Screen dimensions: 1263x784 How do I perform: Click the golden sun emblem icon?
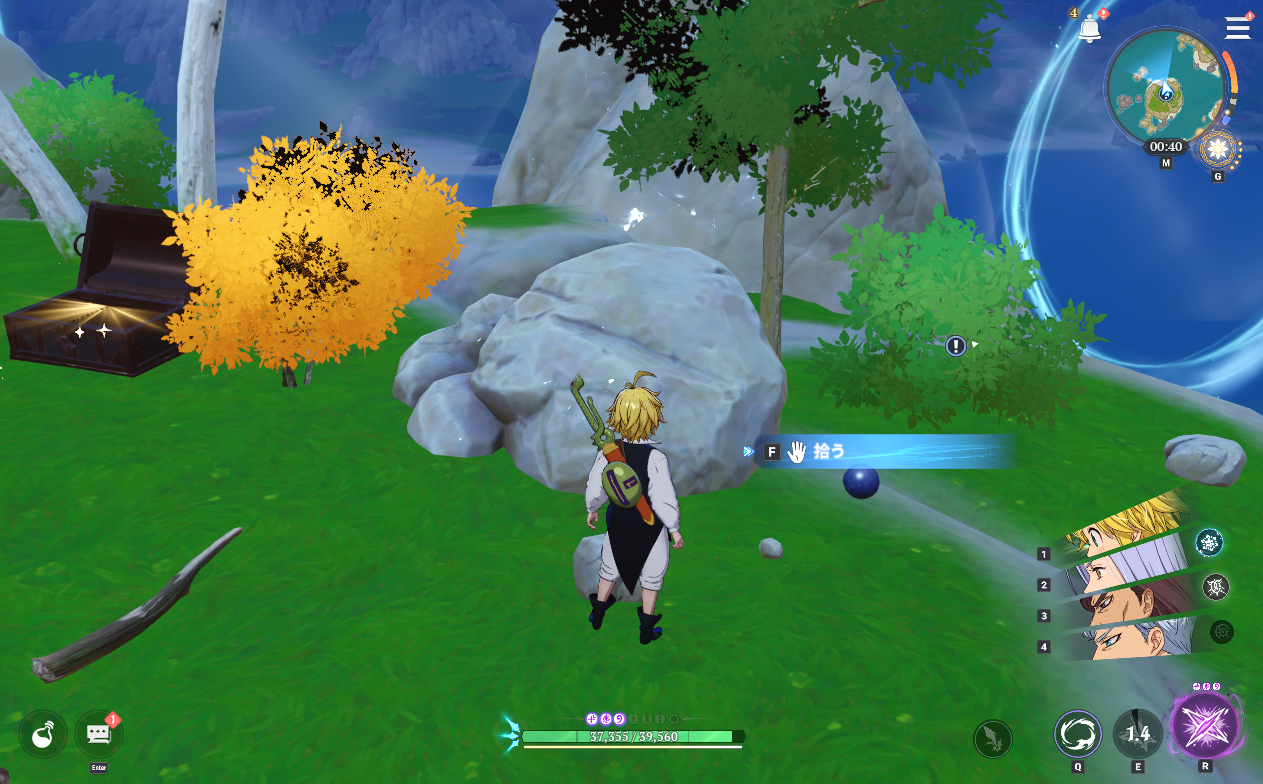pos(1218,150)
